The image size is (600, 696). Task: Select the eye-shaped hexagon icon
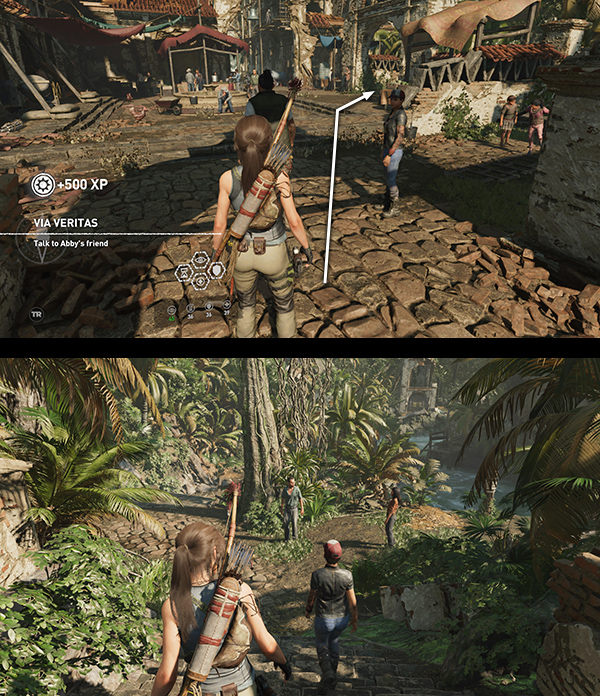pos(200,260)
